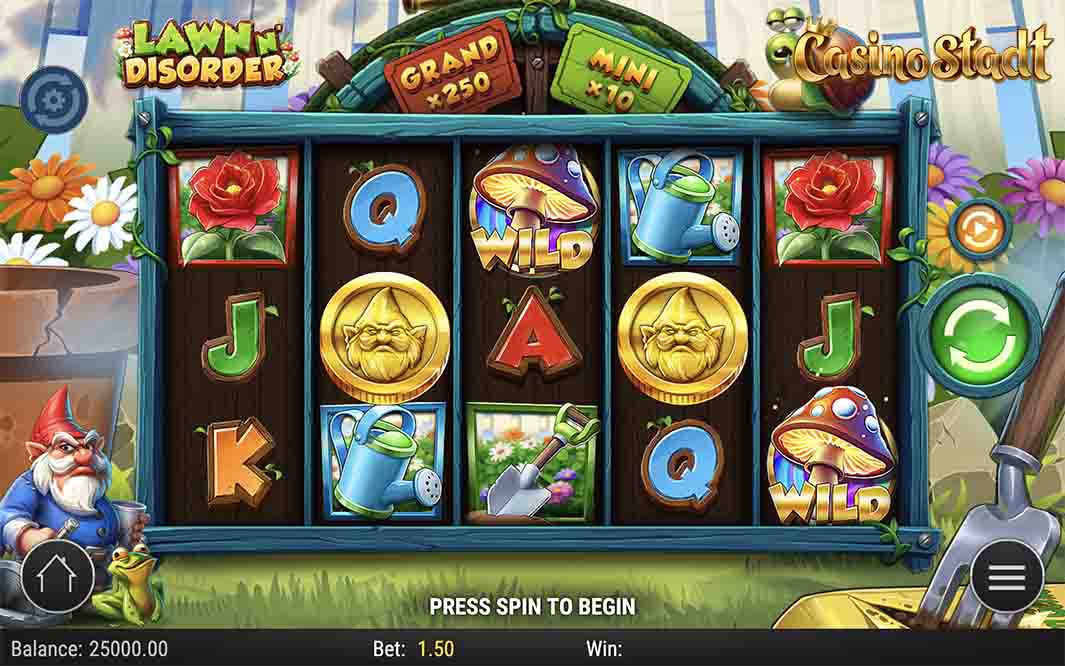The width and height of the screenshot is (1065, 666).
Task: Spin the reels with the green button
Action: coord(979,336)
